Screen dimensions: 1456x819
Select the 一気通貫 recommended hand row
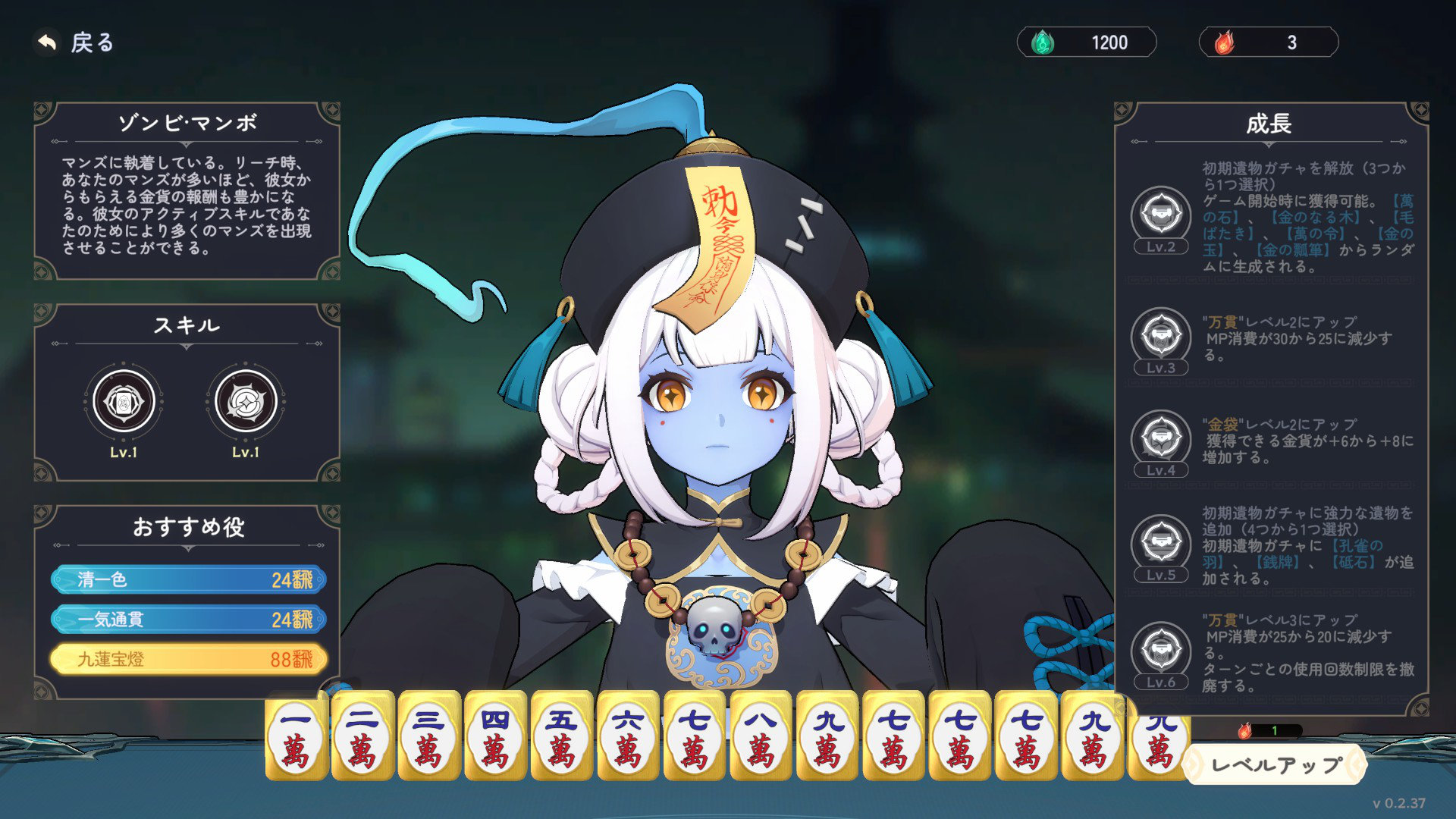tap(189, 620)
